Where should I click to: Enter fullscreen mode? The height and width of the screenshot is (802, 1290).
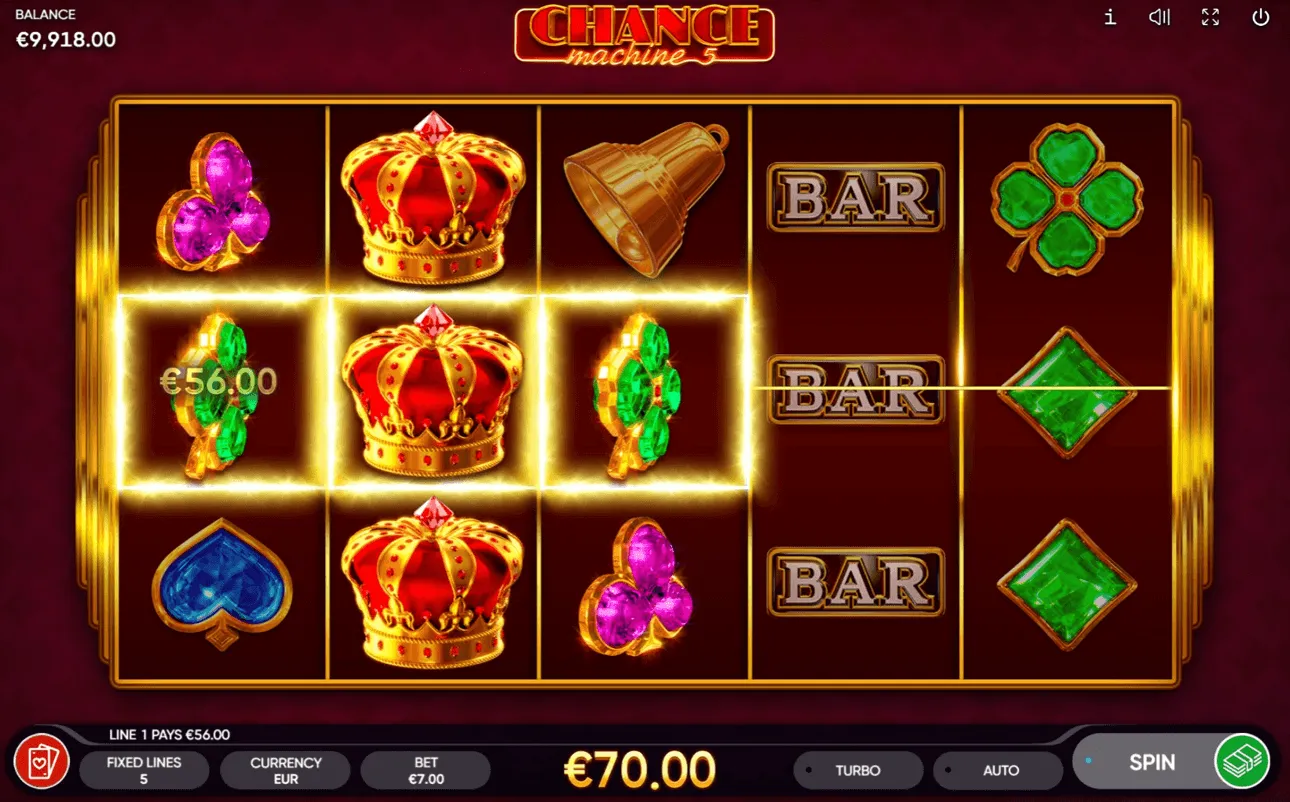[x=1210, y=17]
